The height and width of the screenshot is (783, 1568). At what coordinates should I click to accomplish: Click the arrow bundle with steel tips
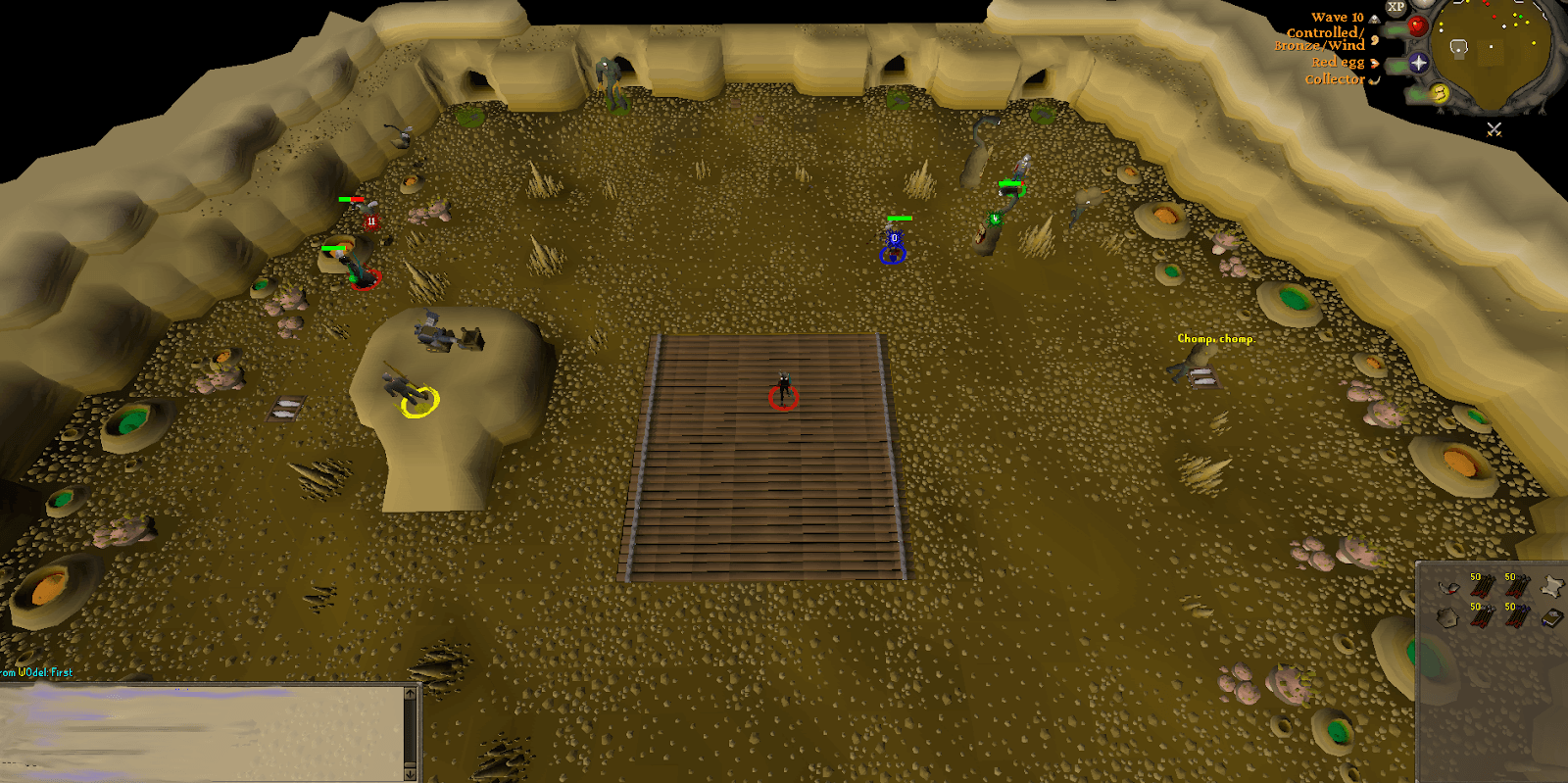[x=1482, y=617]
